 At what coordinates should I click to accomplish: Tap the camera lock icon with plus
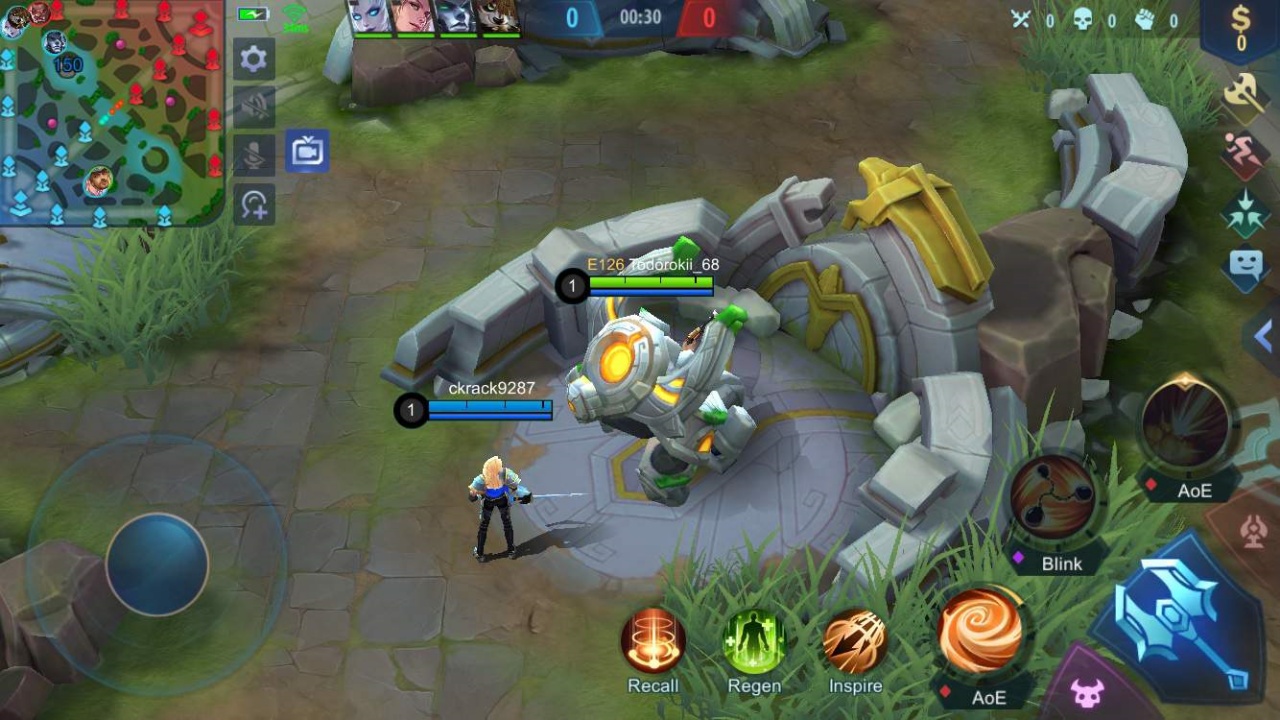254,204
